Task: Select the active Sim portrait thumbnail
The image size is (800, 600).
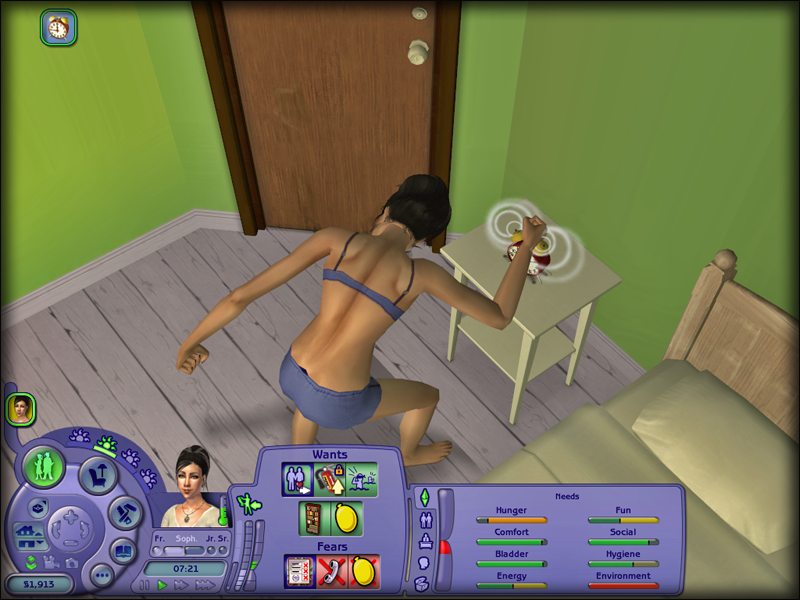Action: 20,408
